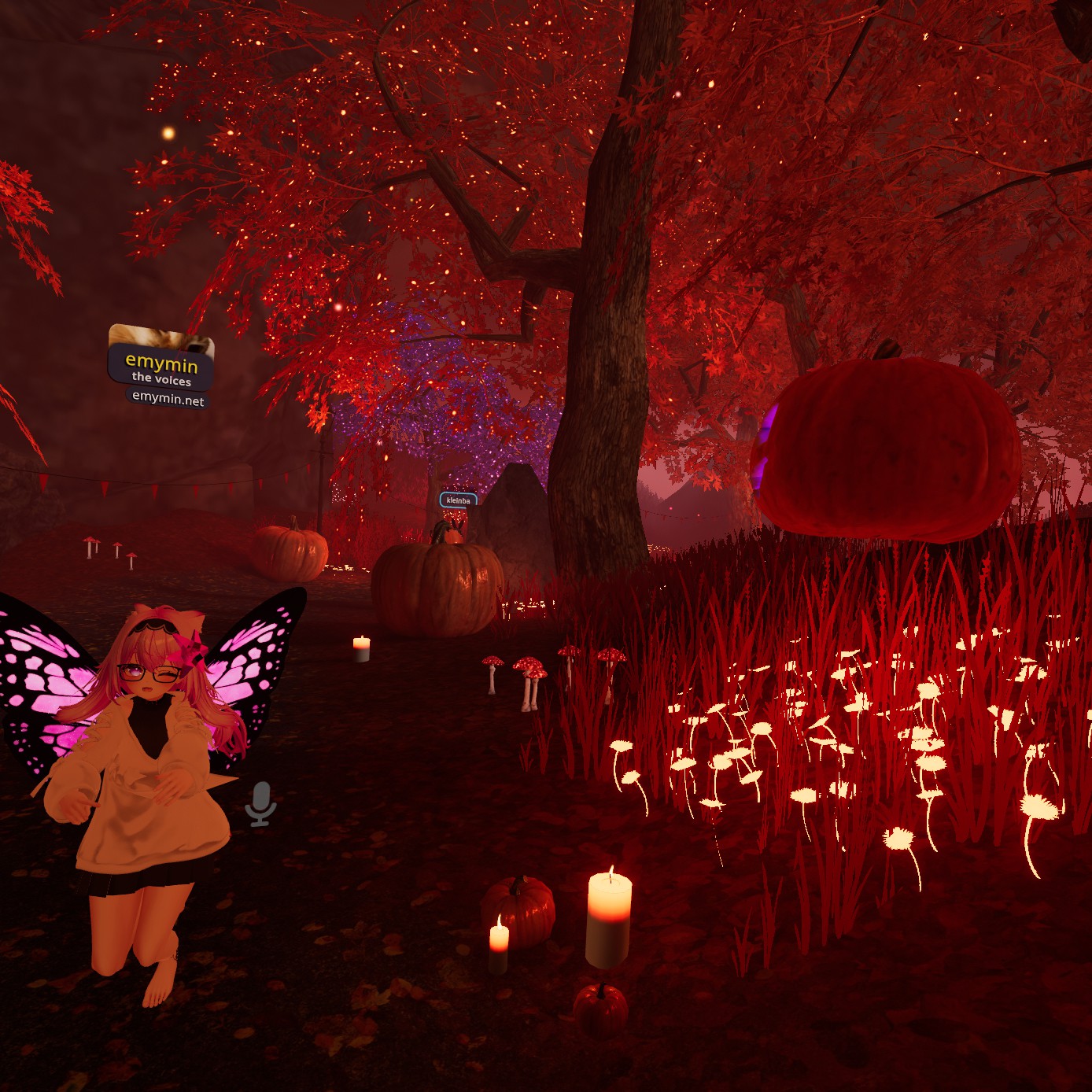The image size is (1092, 1092).
Task: Select the emymin player nameplate
Action: click(161, 364)
